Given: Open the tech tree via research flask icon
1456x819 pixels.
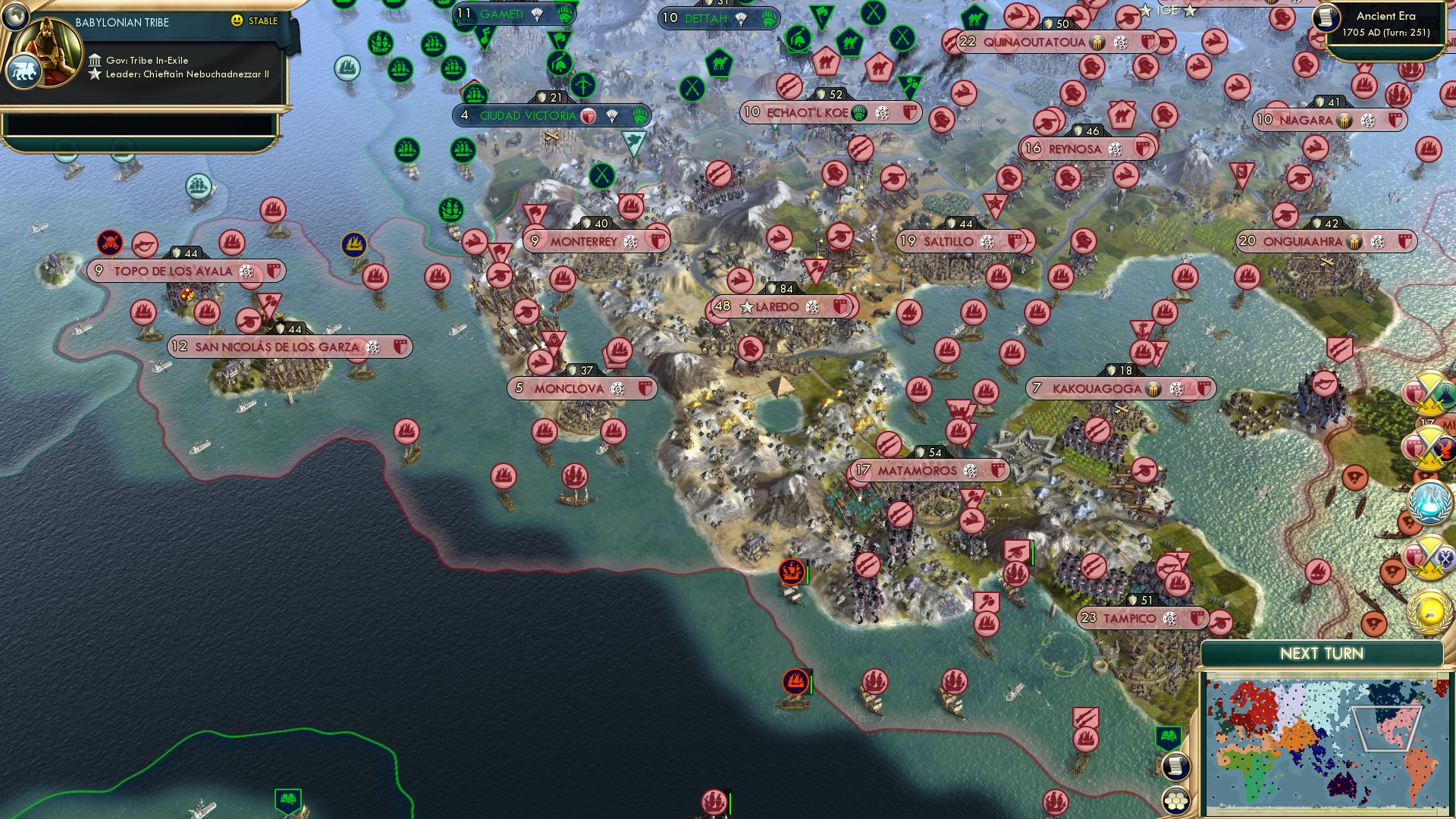Looking at the screenshot, I should [x=1429, y=502].
